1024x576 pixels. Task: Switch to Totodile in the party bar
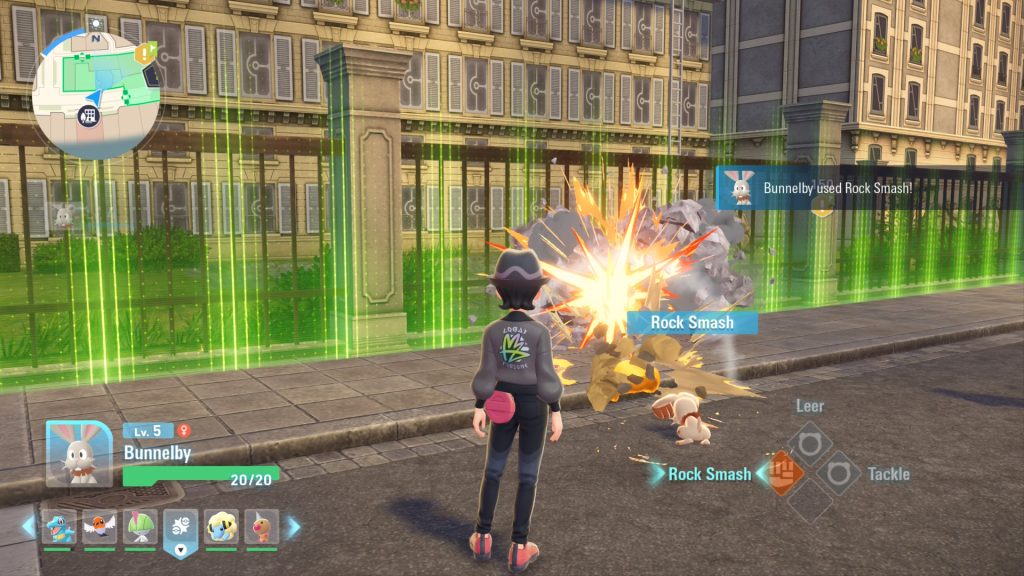click(59, 526)
